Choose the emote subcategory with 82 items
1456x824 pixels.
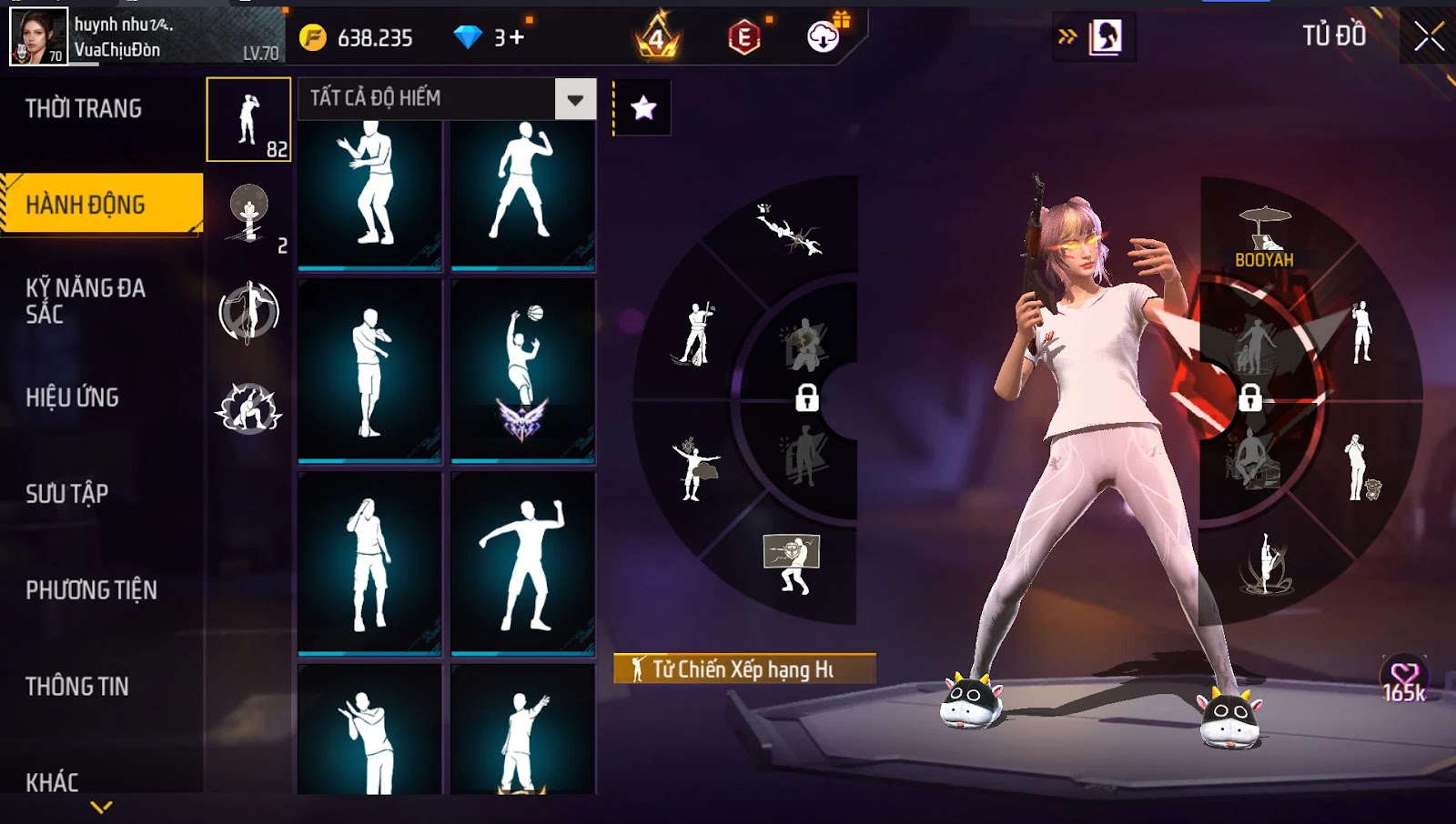click(x=248, y=119)
